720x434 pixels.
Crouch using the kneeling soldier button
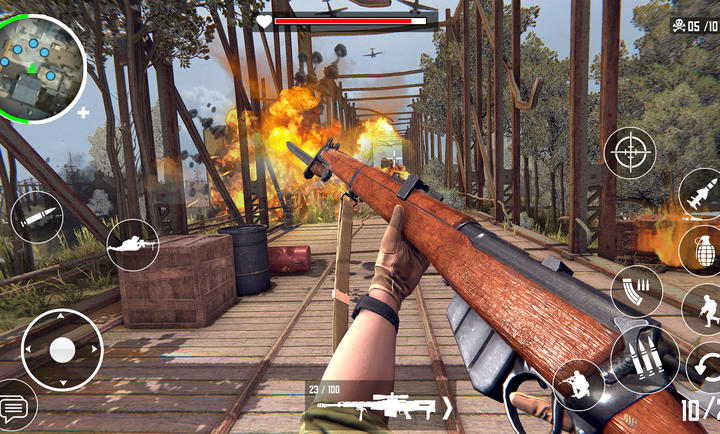pyautogui.click(x=578, y=384)
